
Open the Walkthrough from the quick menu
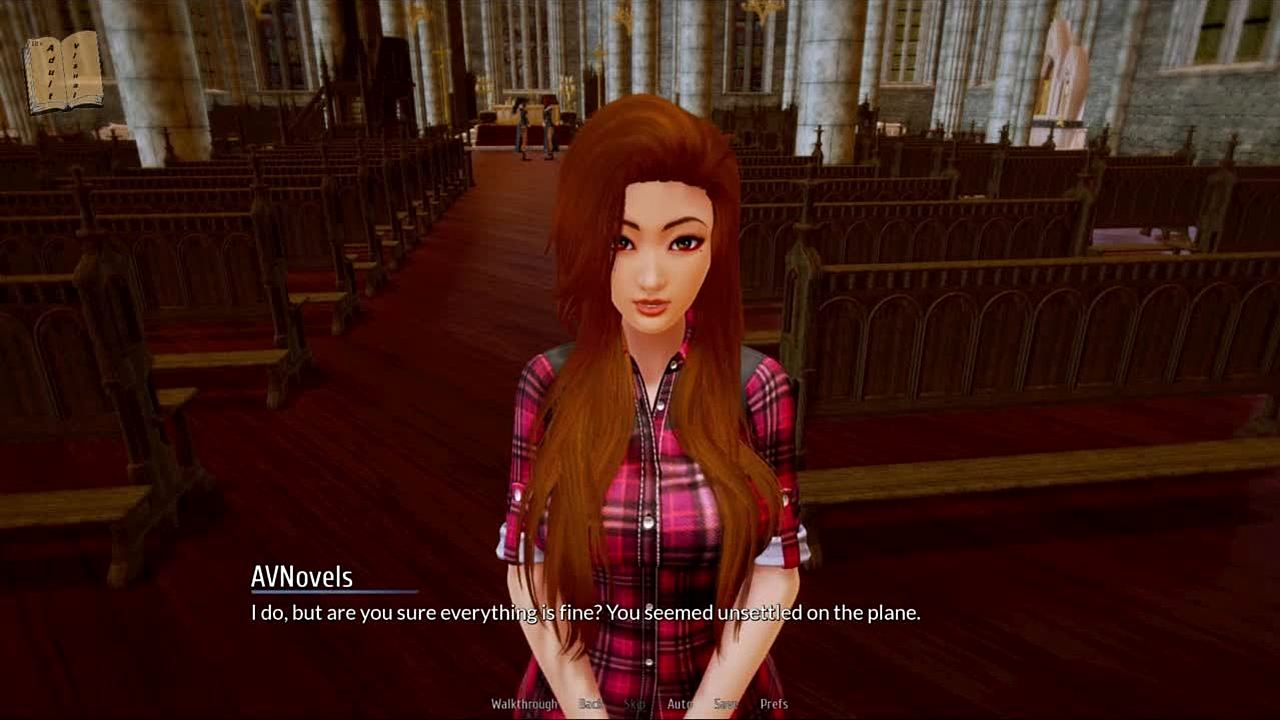524,704
